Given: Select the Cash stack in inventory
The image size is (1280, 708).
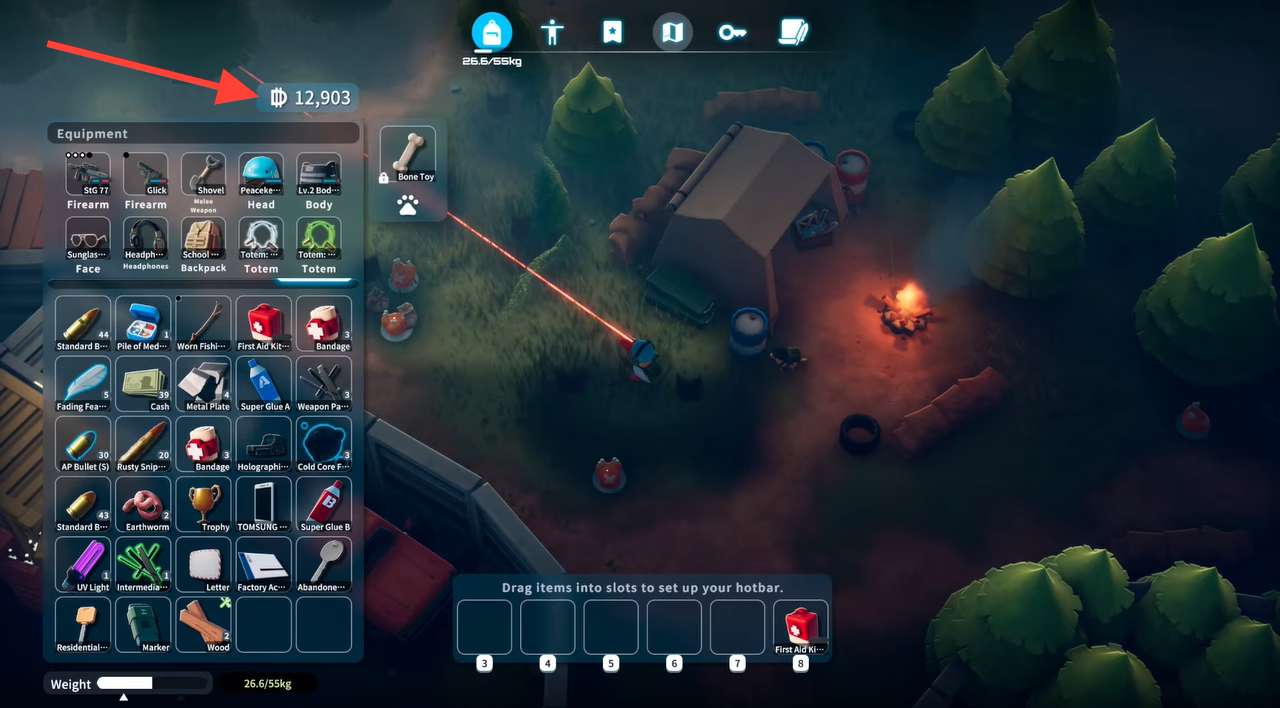Looking at the screenshot, I should point(143,384).
